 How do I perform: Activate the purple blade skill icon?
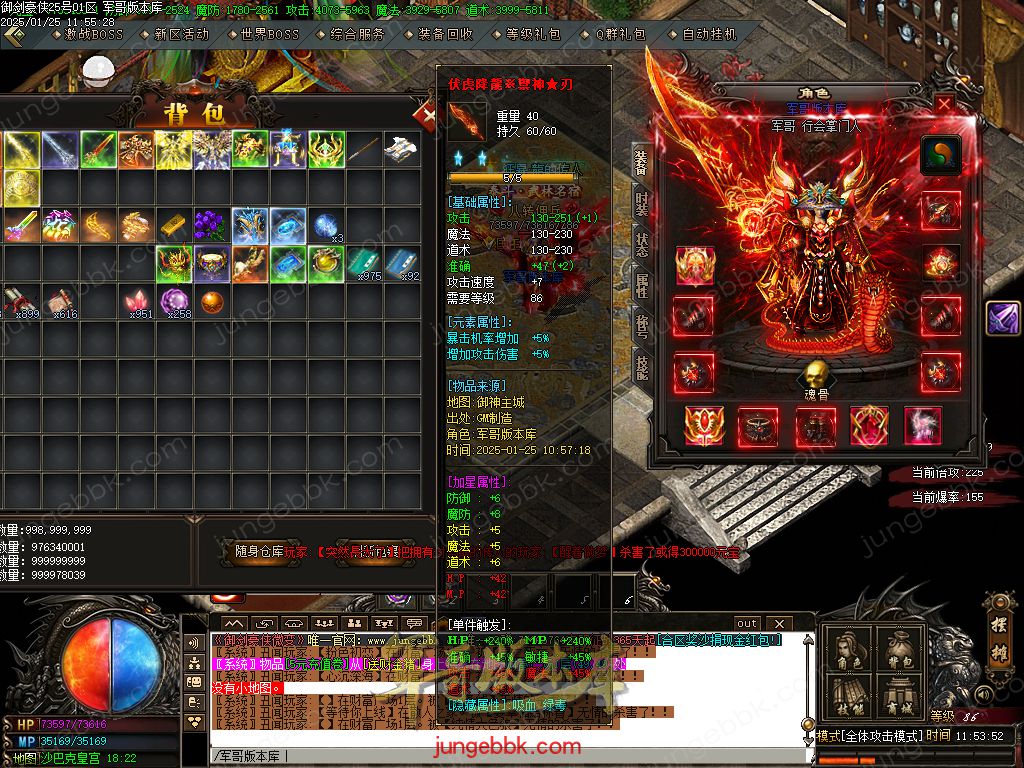(1003, 318)
